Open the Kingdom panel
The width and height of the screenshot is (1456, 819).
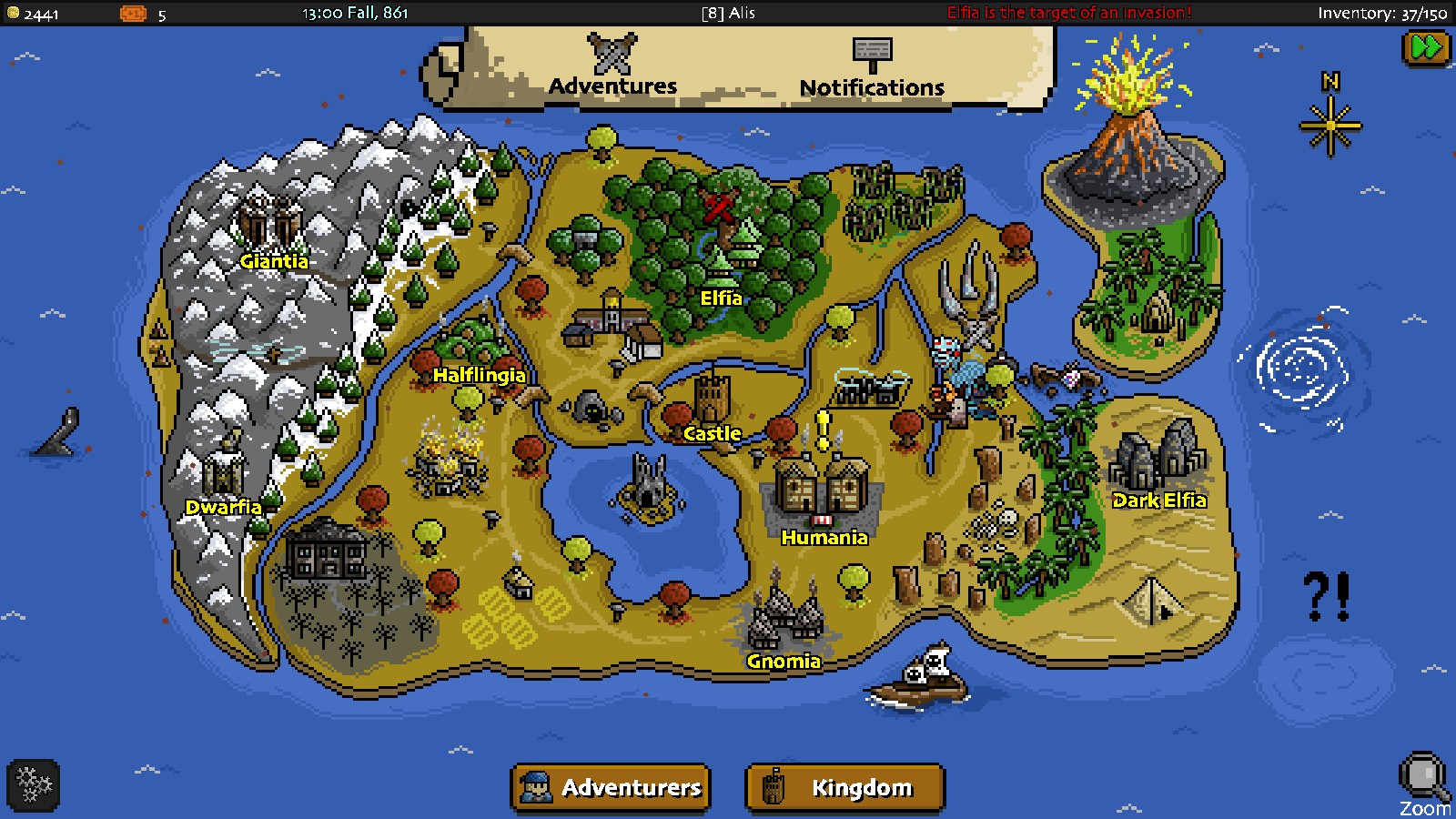click(844, 787)
